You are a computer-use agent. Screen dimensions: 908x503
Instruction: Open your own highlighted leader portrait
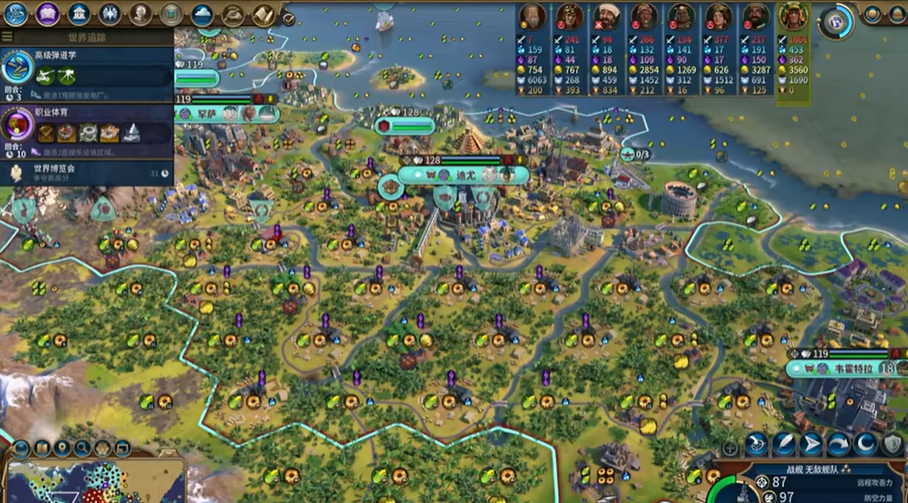point(794,17)
